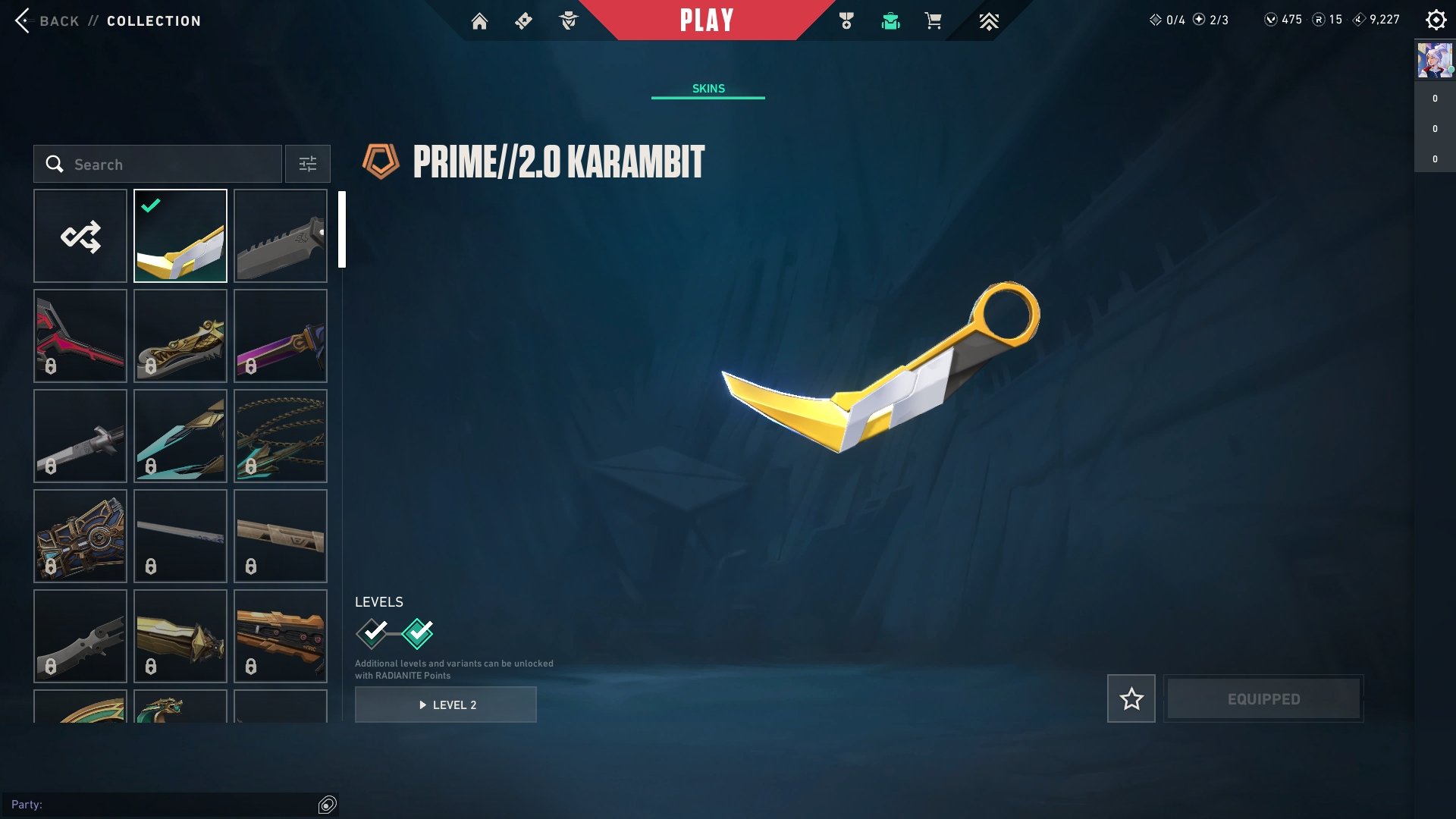Open Career via the medal icon
Screen dimensions: 1456x819
tap(848, 21)
